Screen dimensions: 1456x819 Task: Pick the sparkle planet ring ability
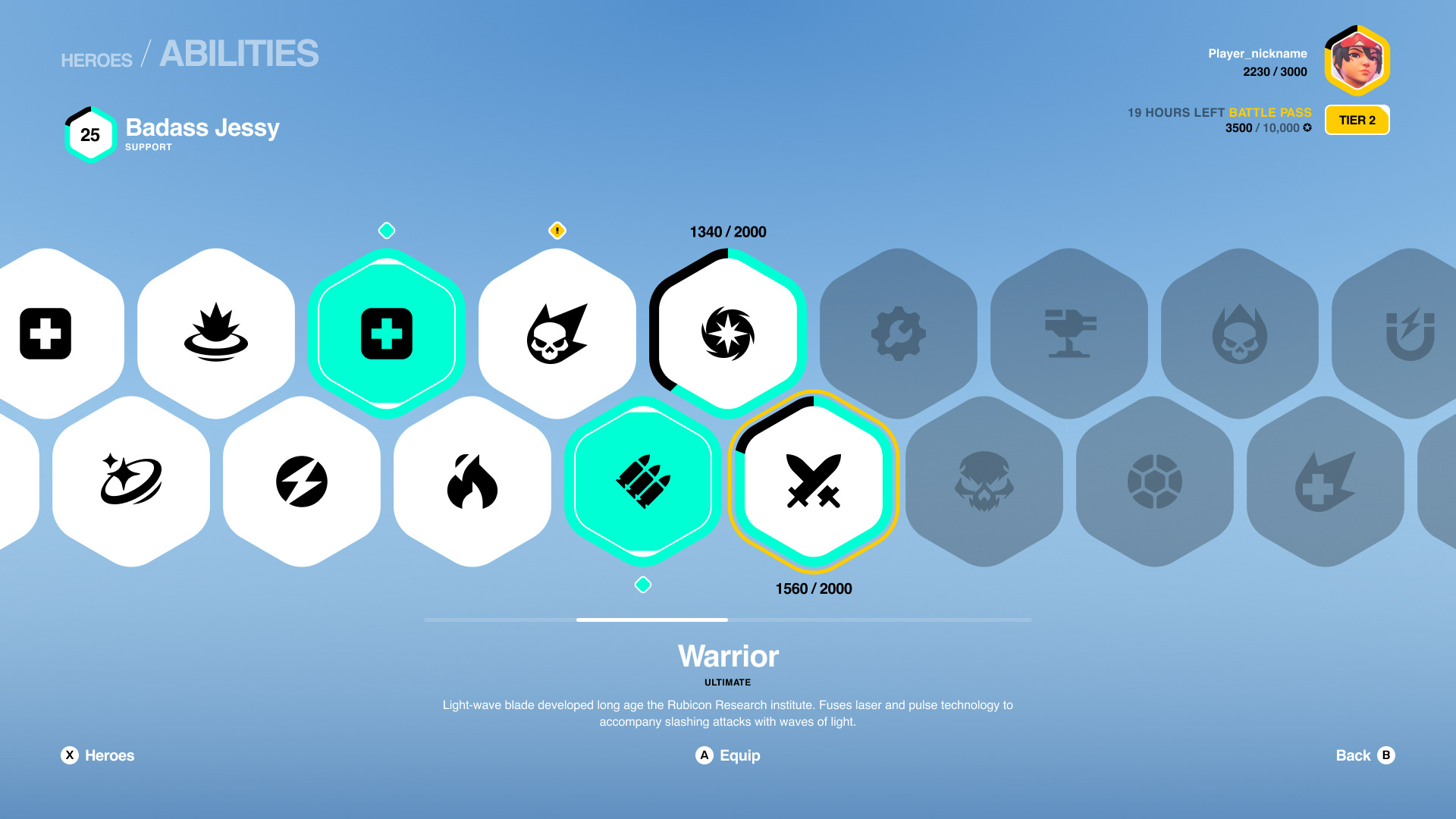[x=131, y=482]
